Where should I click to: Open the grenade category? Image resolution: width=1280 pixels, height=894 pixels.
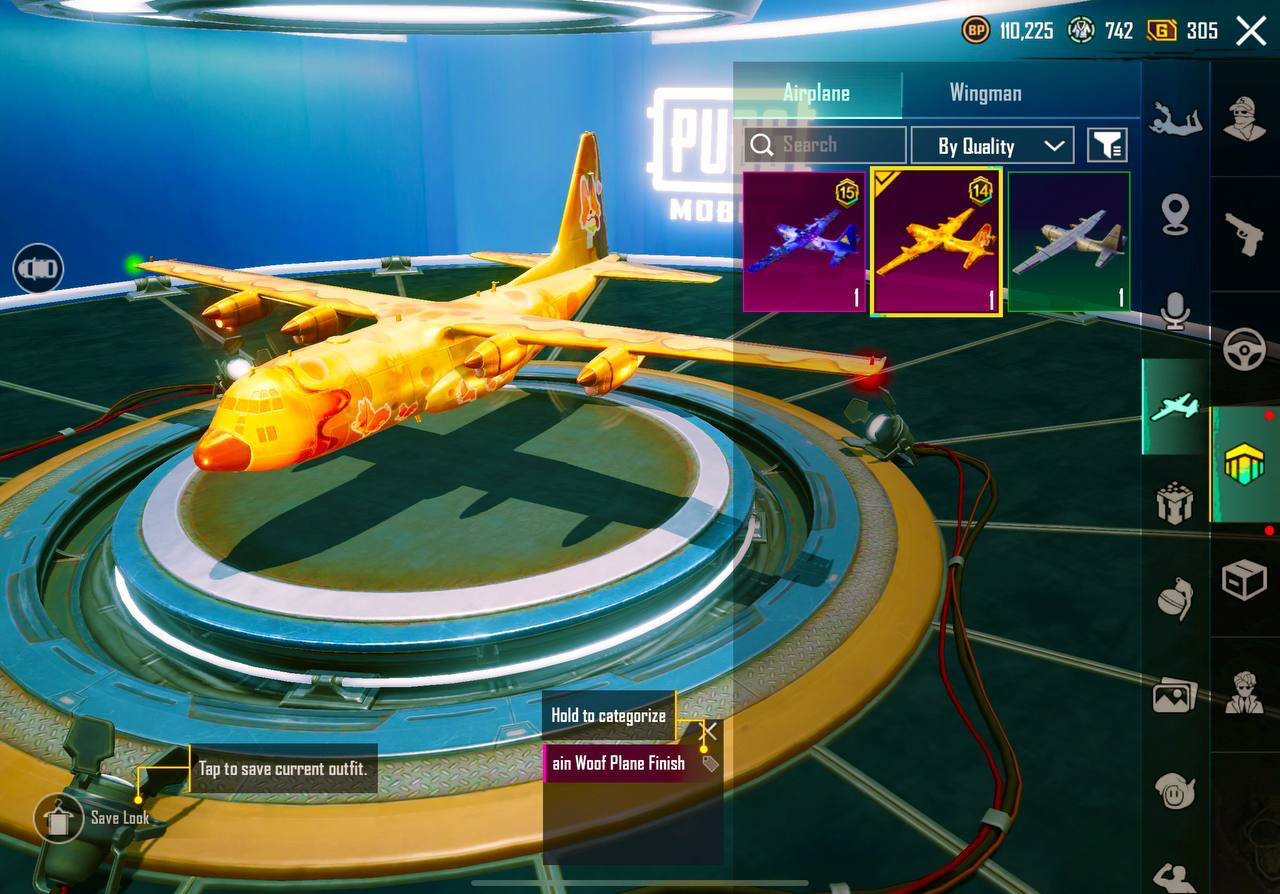pos(1175,598)
